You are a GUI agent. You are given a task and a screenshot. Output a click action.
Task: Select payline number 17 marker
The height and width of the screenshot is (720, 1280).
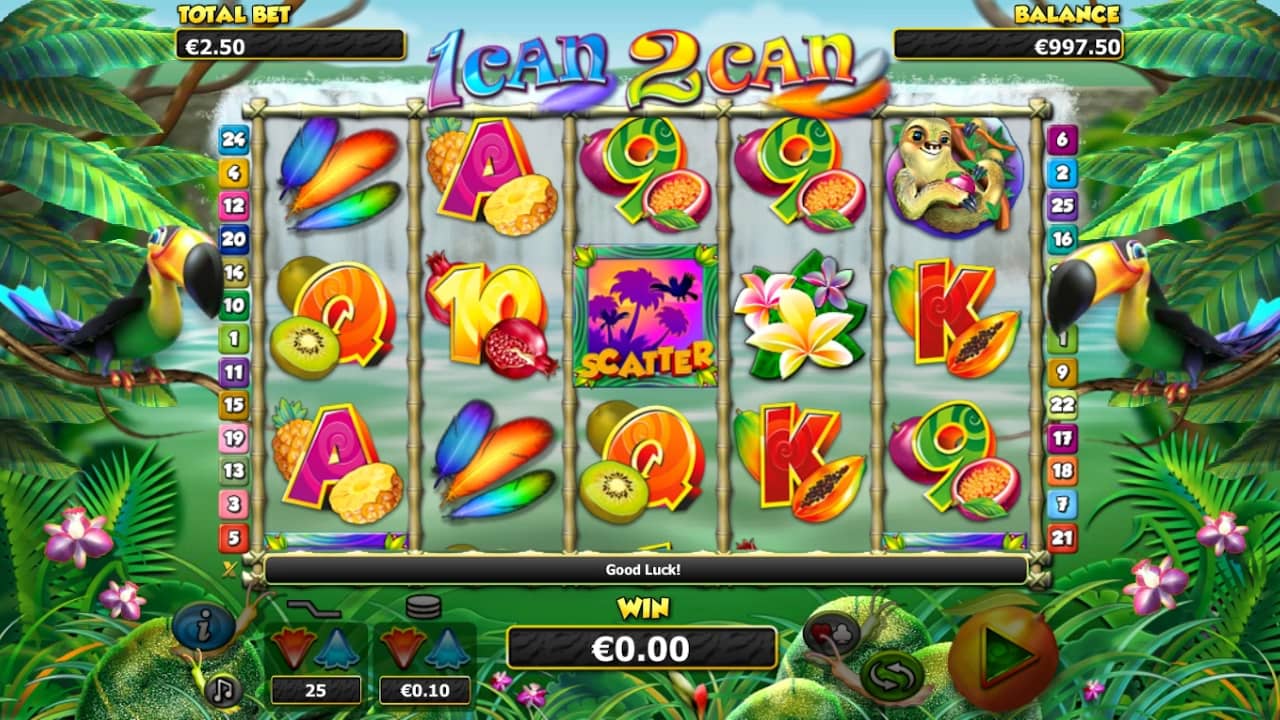coord(1061,437)
